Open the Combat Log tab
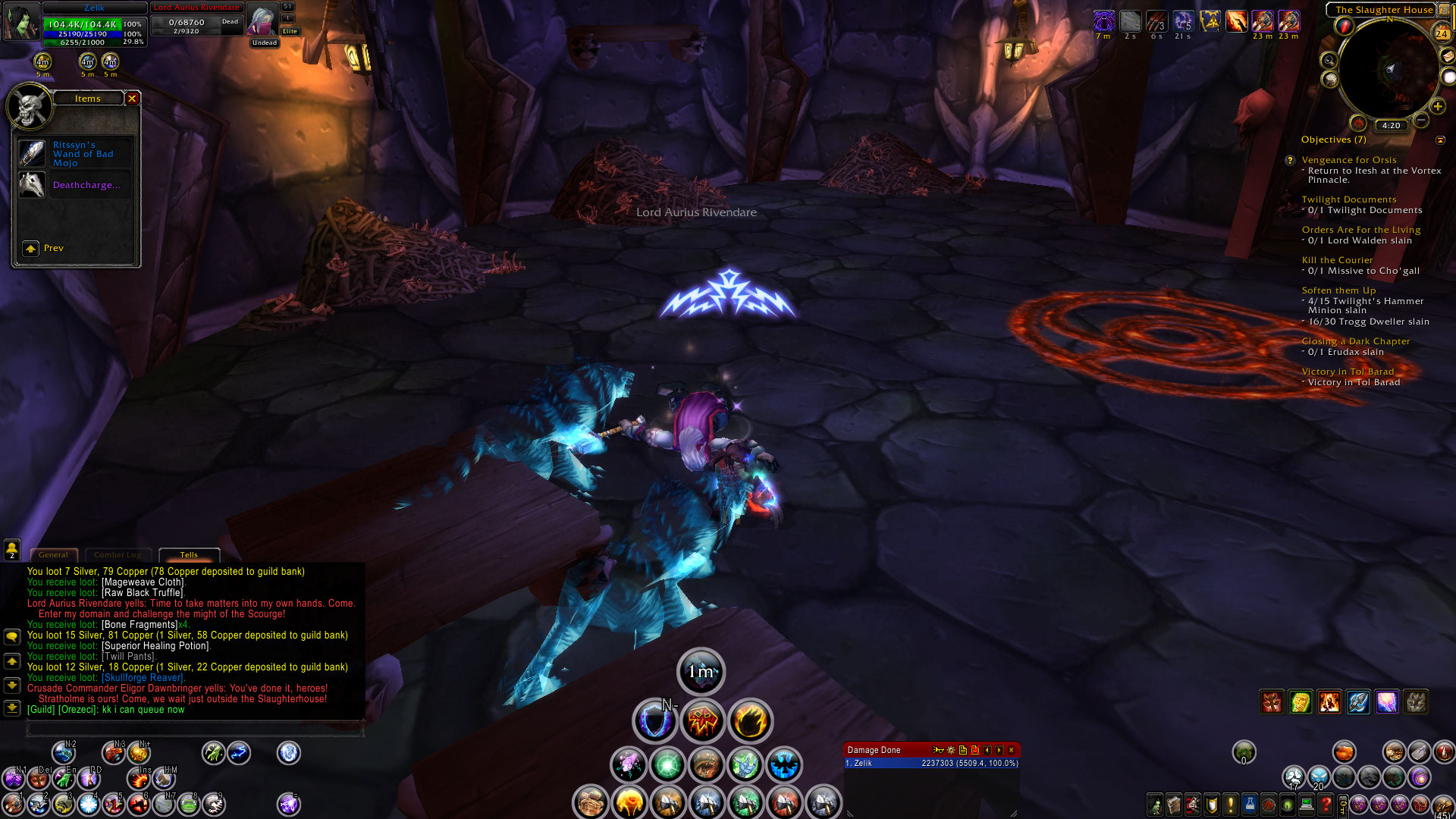1456x819 pixels. click(x=118, y=555)
